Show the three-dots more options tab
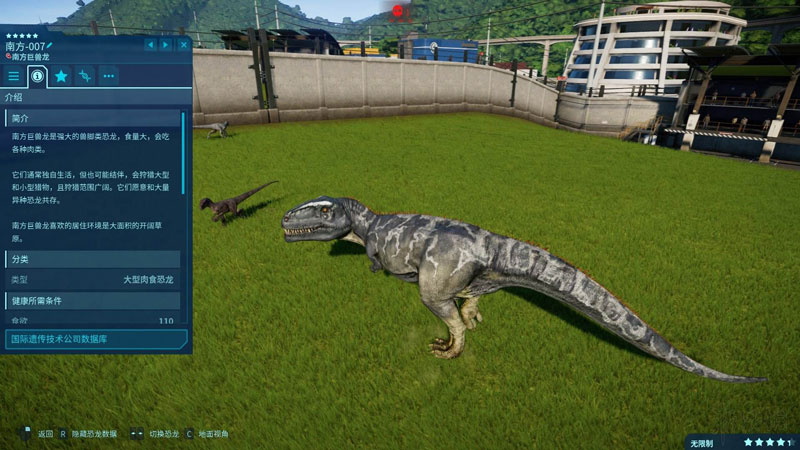Screen dimensions: 800x450 tap(109, 76)
